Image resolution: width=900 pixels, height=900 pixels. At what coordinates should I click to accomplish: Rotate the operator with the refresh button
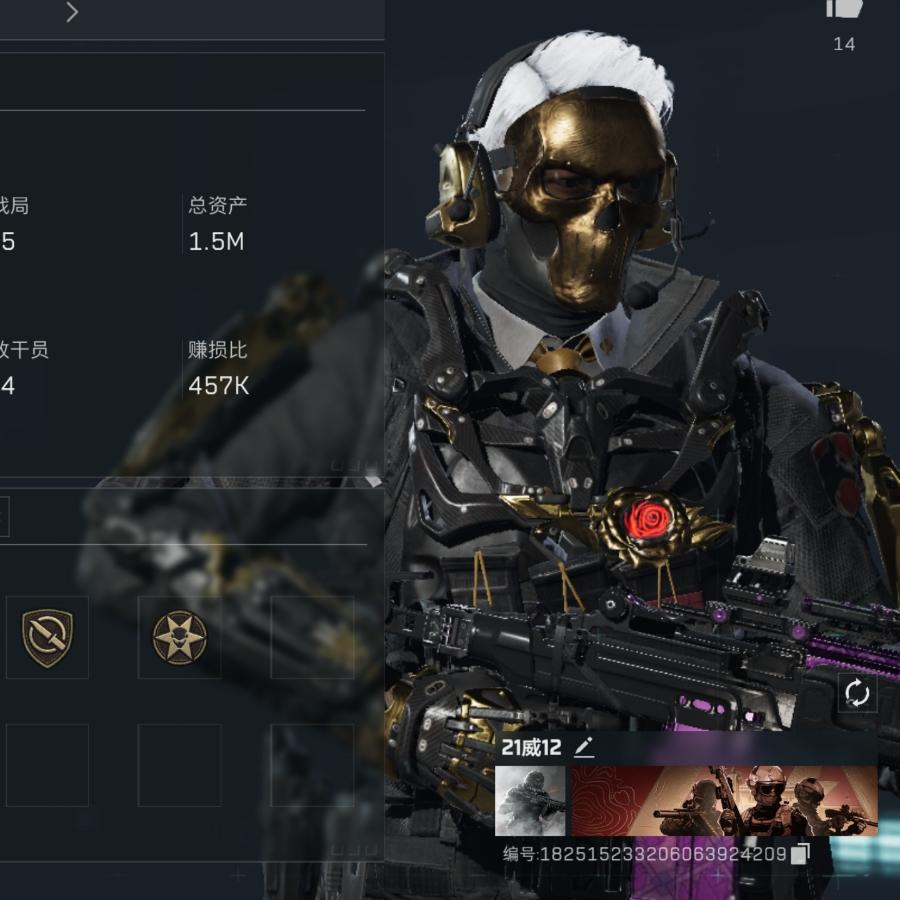tap(857, 692)
